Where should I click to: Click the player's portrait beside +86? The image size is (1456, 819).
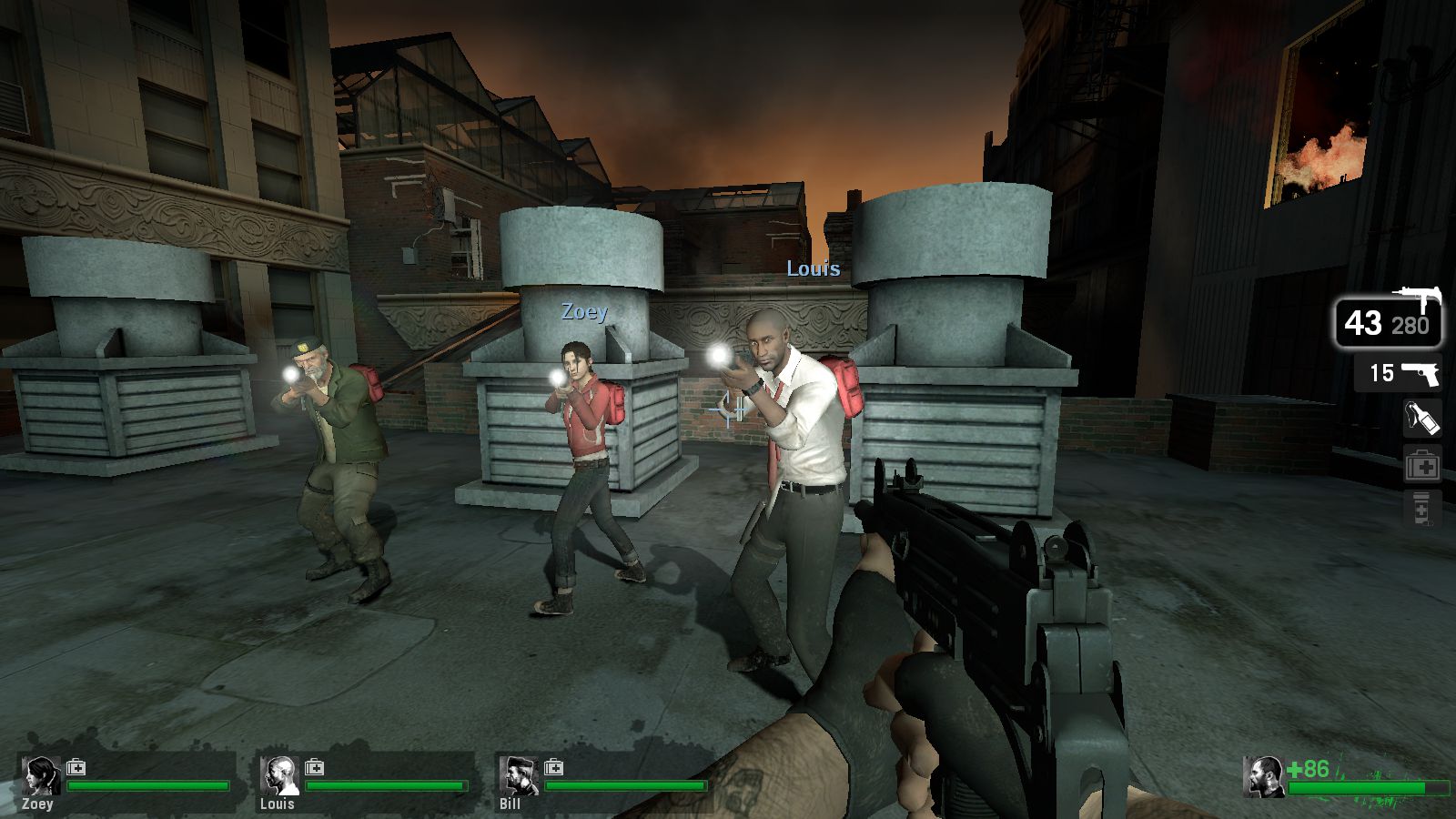(1263, 779)
